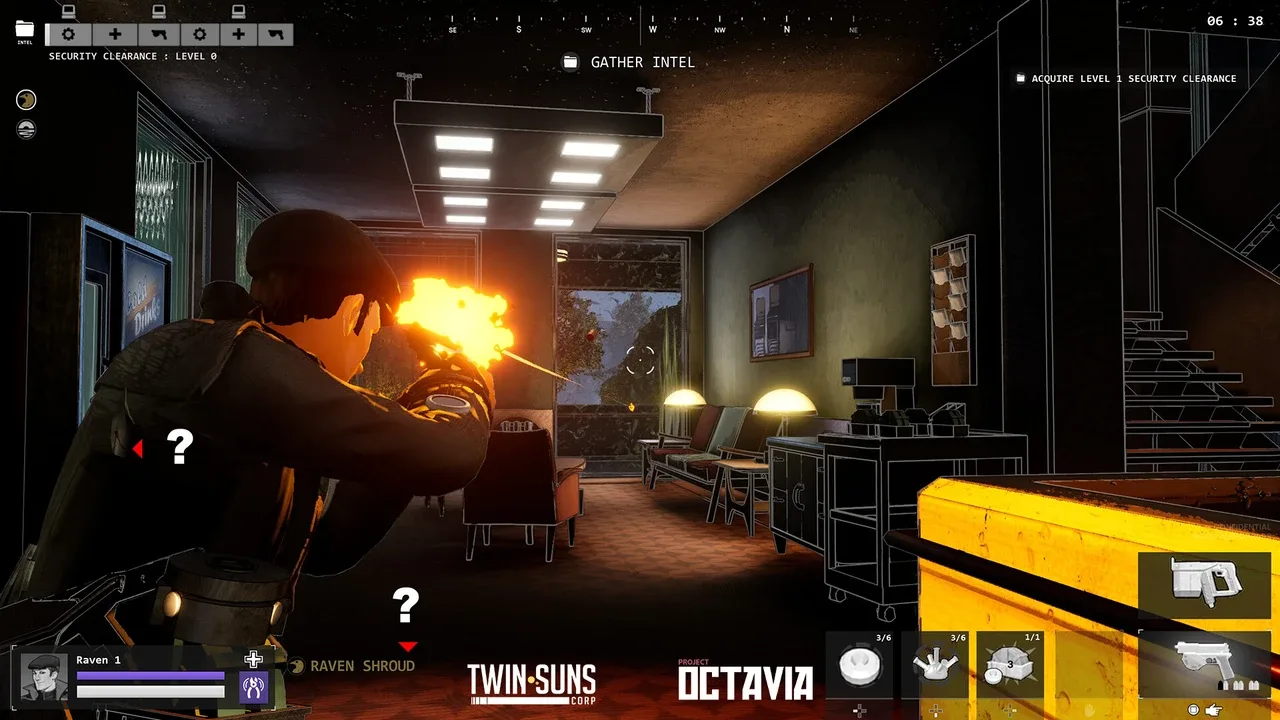Image resolution: width=1280 pixels, height=720 pixels.
Task: Select the Gather Intel objective header
Action: coord(629,62)
